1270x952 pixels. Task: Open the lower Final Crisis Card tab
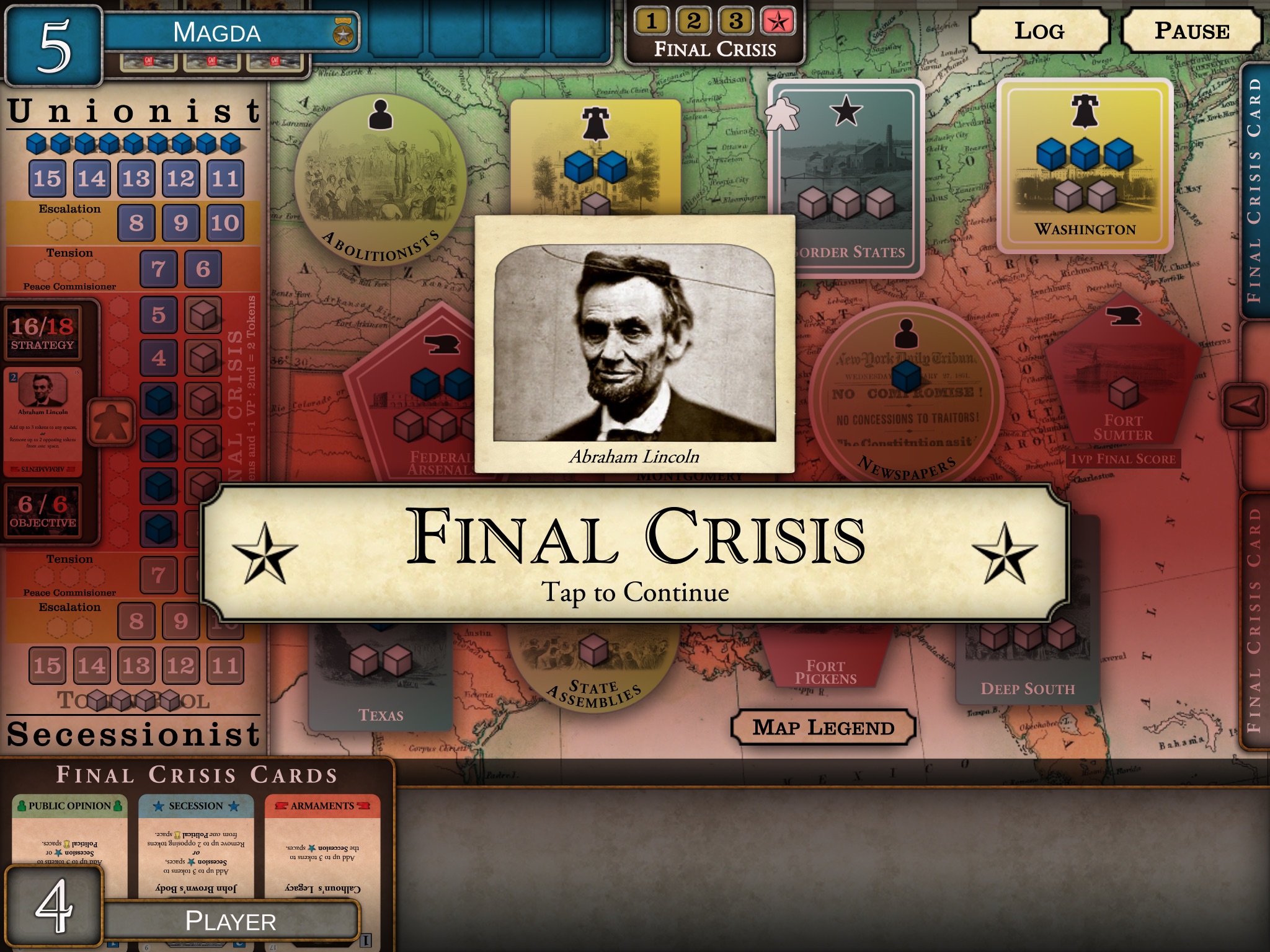point(1254,620)
